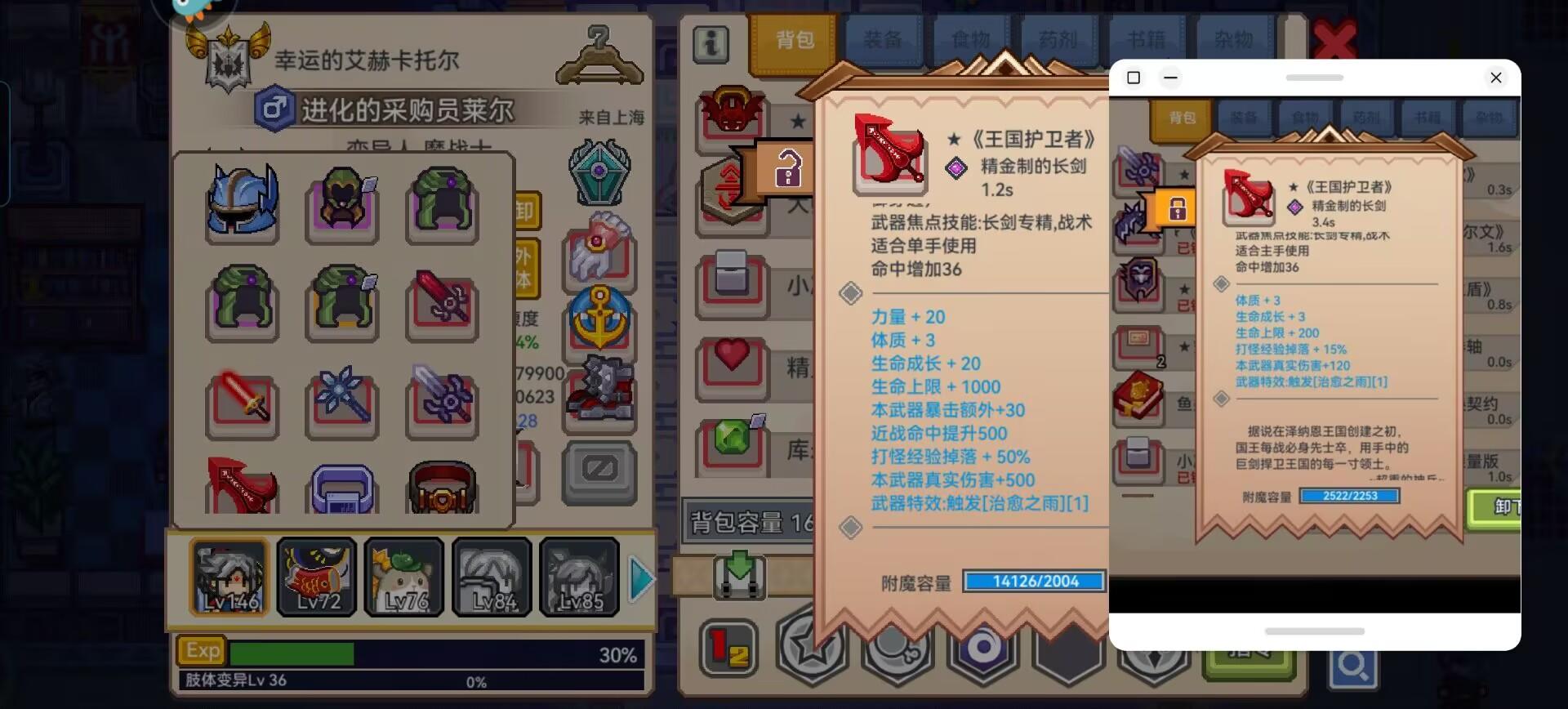Select the red curved sword in the backpack grid
The width and height of the screenshot is (1568, 709).
point(241,486)
